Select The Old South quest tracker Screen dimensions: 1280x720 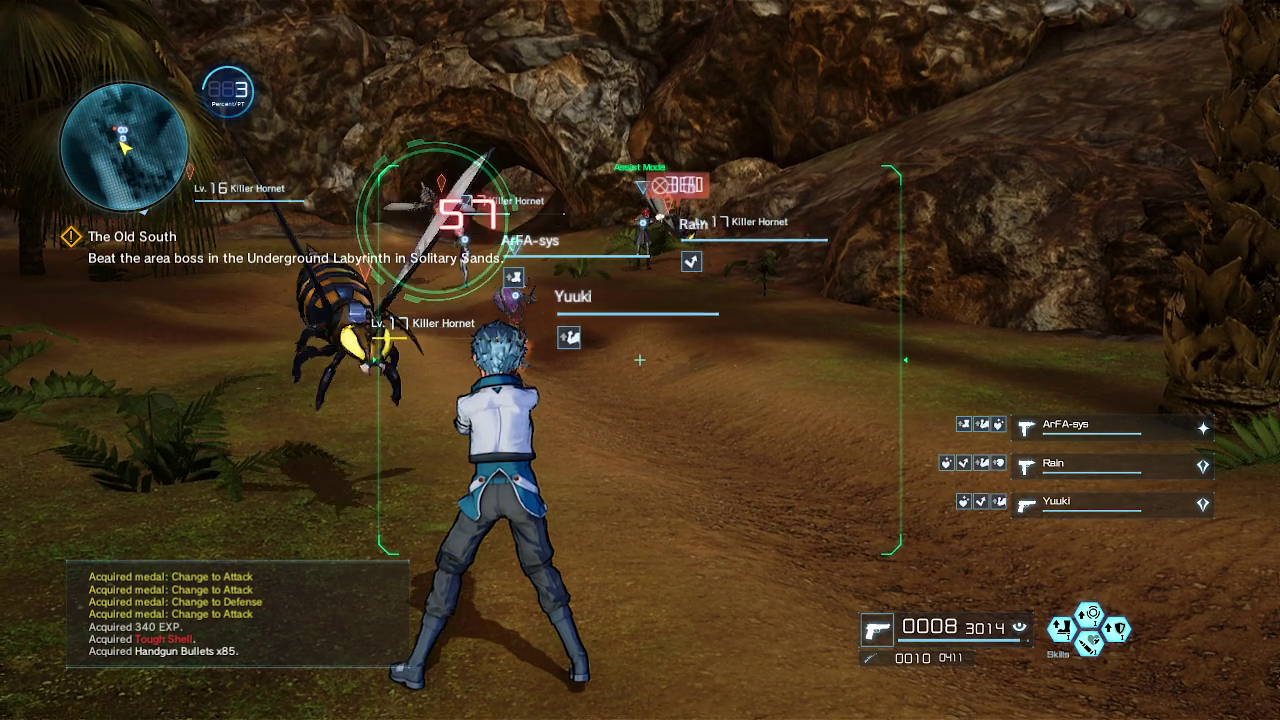tap(132, 237)
